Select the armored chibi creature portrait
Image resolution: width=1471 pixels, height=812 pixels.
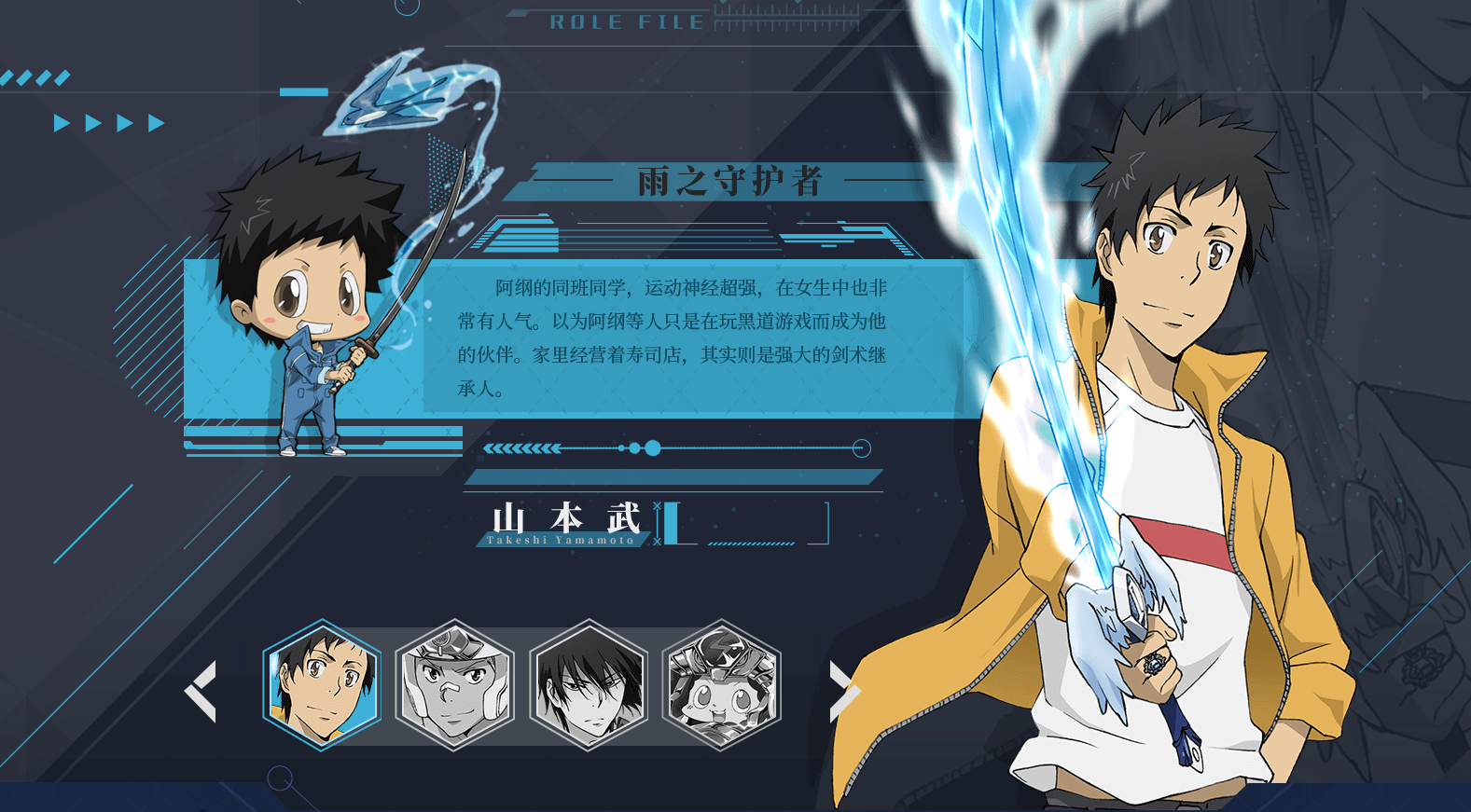point(721,685)
